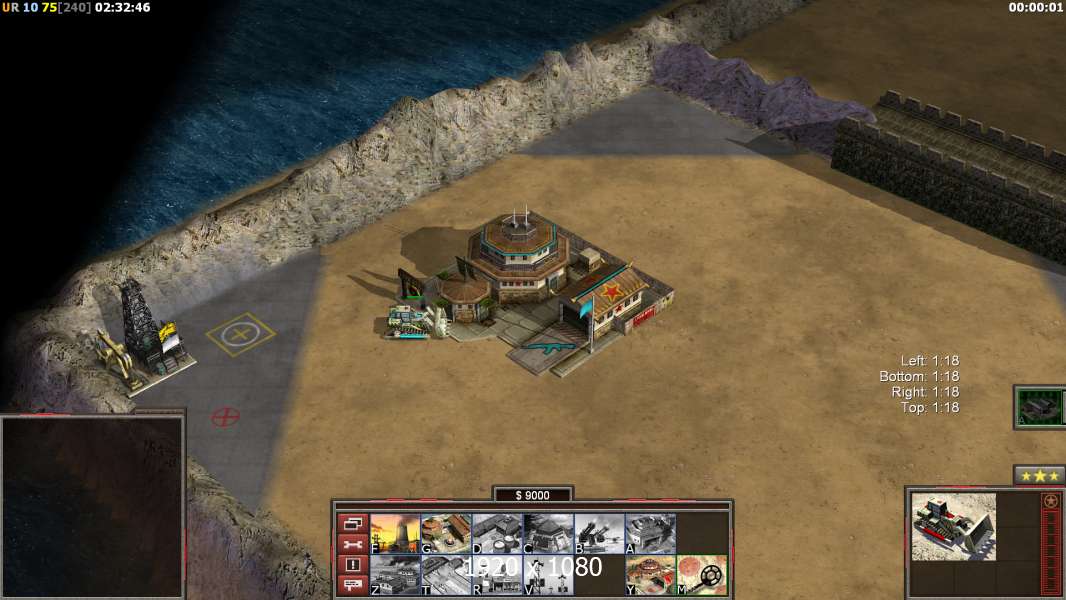Click the overlapping windows sidebar button
Screen dimensions: 1066x600
click(x=352, y=524)
